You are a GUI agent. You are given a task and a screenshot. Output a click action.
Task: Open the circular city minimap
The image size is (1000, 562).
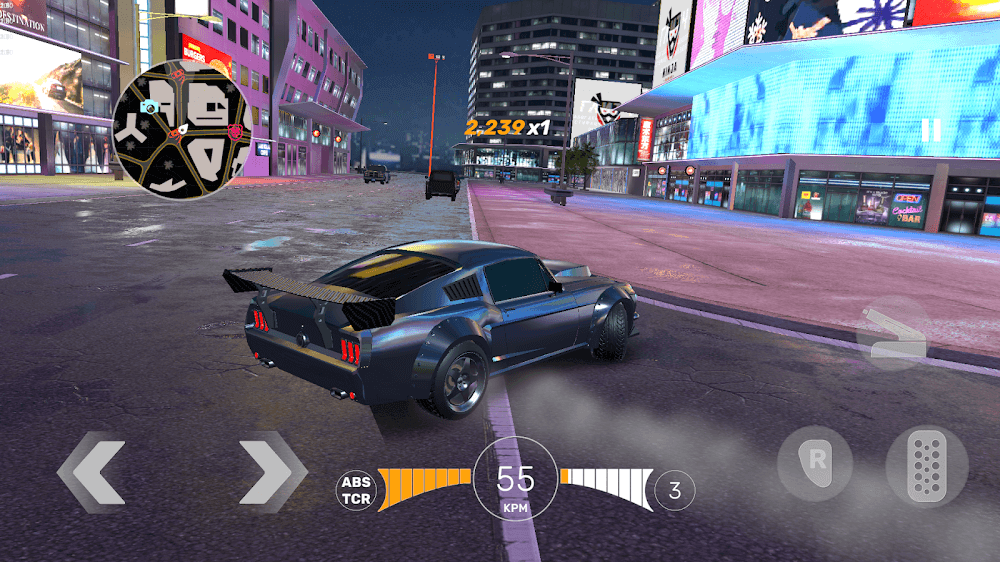(x=181, y=128)
